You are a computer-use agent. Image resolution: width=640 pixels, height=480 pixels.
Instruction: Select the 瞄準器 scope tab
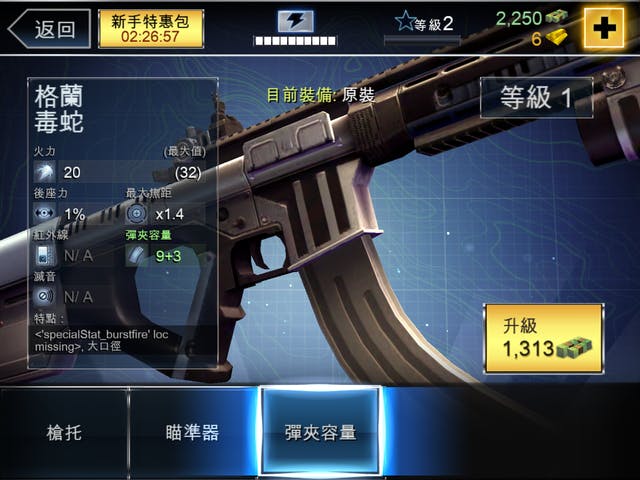click(x=192, y=432)
